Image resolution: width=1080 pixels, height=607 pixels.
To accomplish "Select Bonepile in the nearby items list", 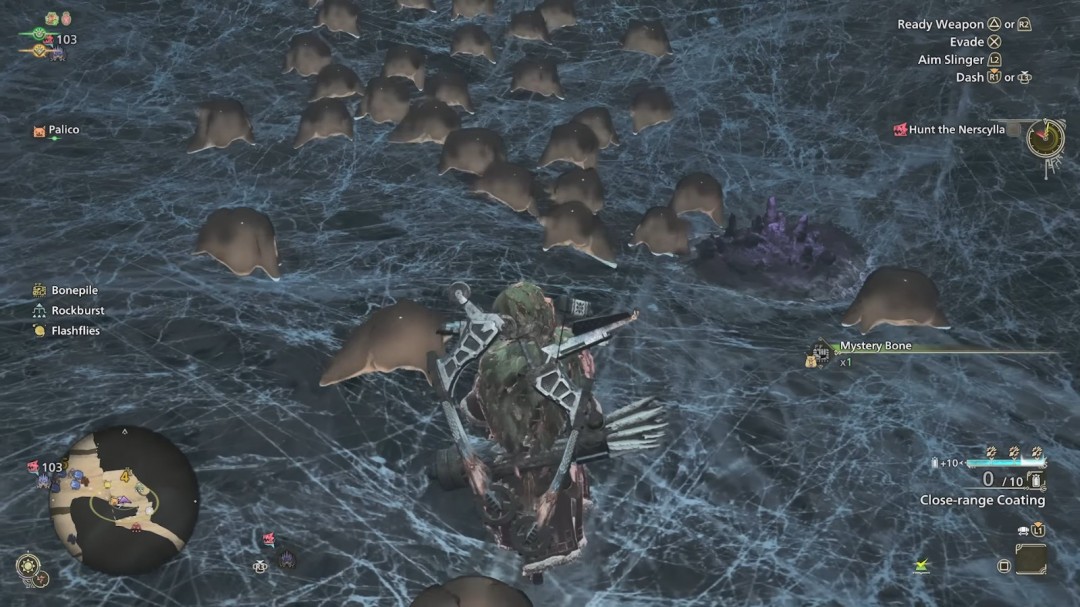I will pos(74,291).
